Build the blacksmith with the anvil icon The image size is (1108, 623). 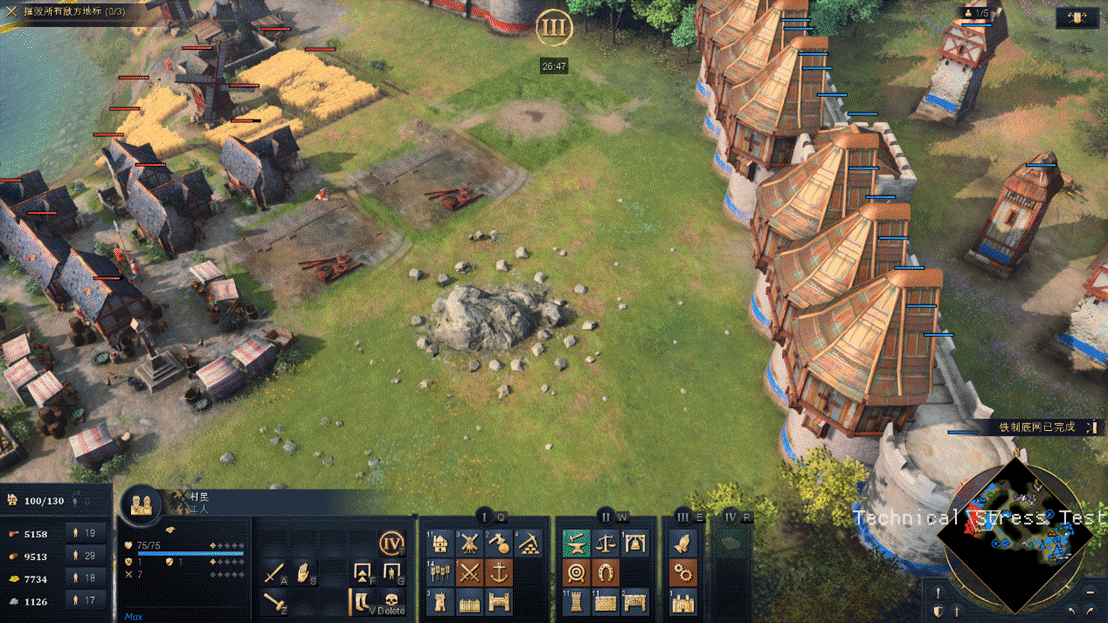575,545
